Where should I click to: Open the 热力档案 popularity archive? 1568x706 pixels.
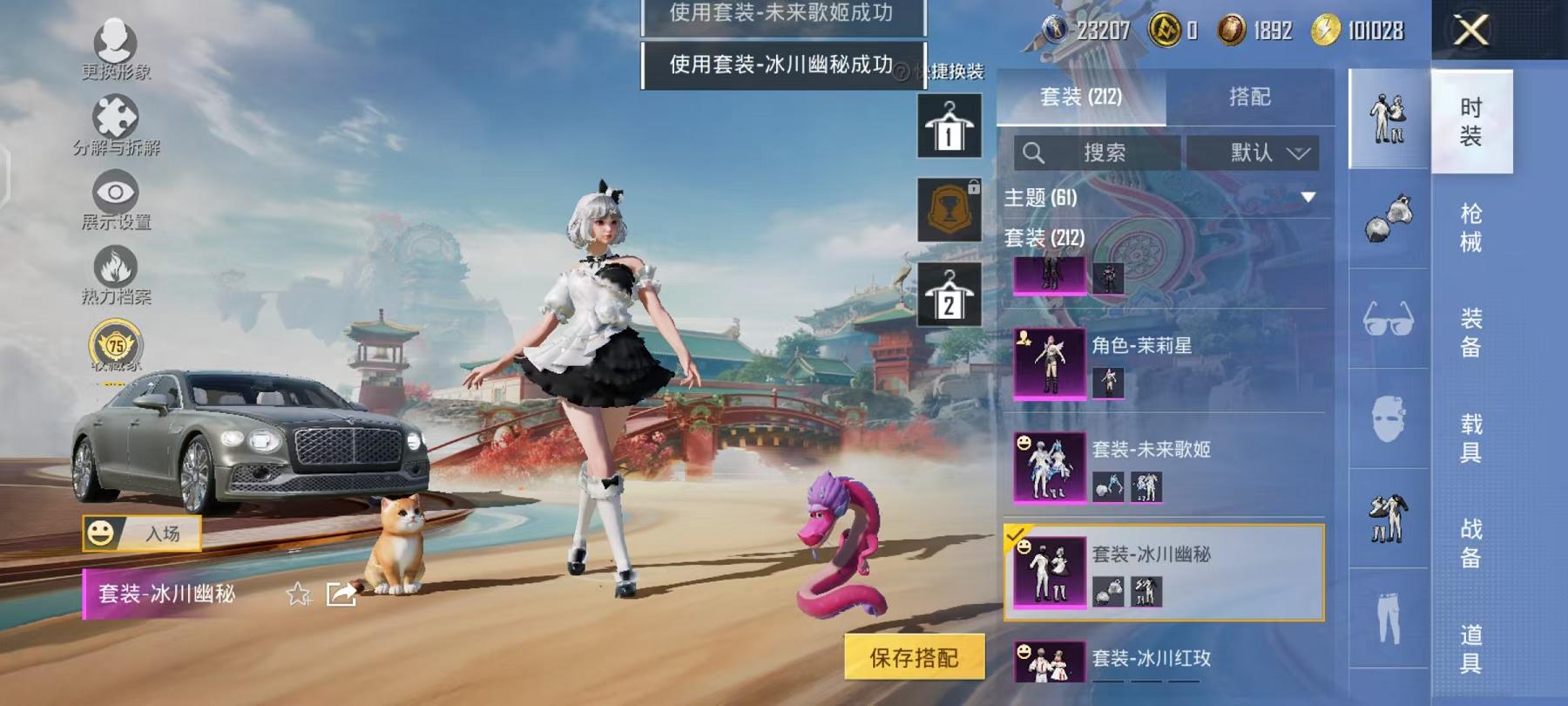point(114,261)
